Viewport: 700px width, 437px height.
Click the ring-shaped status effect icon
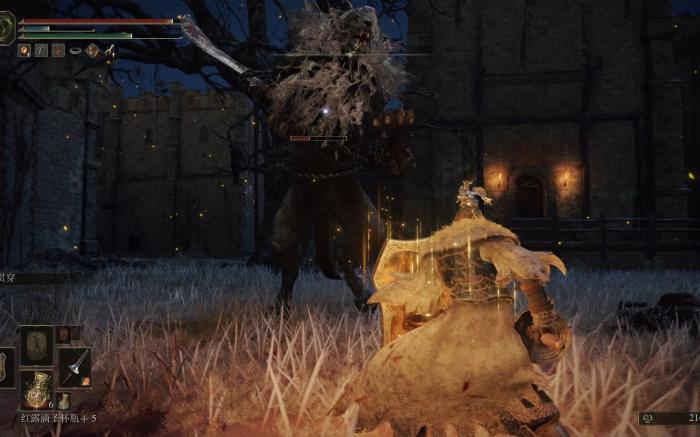click(x=75, y=50)
